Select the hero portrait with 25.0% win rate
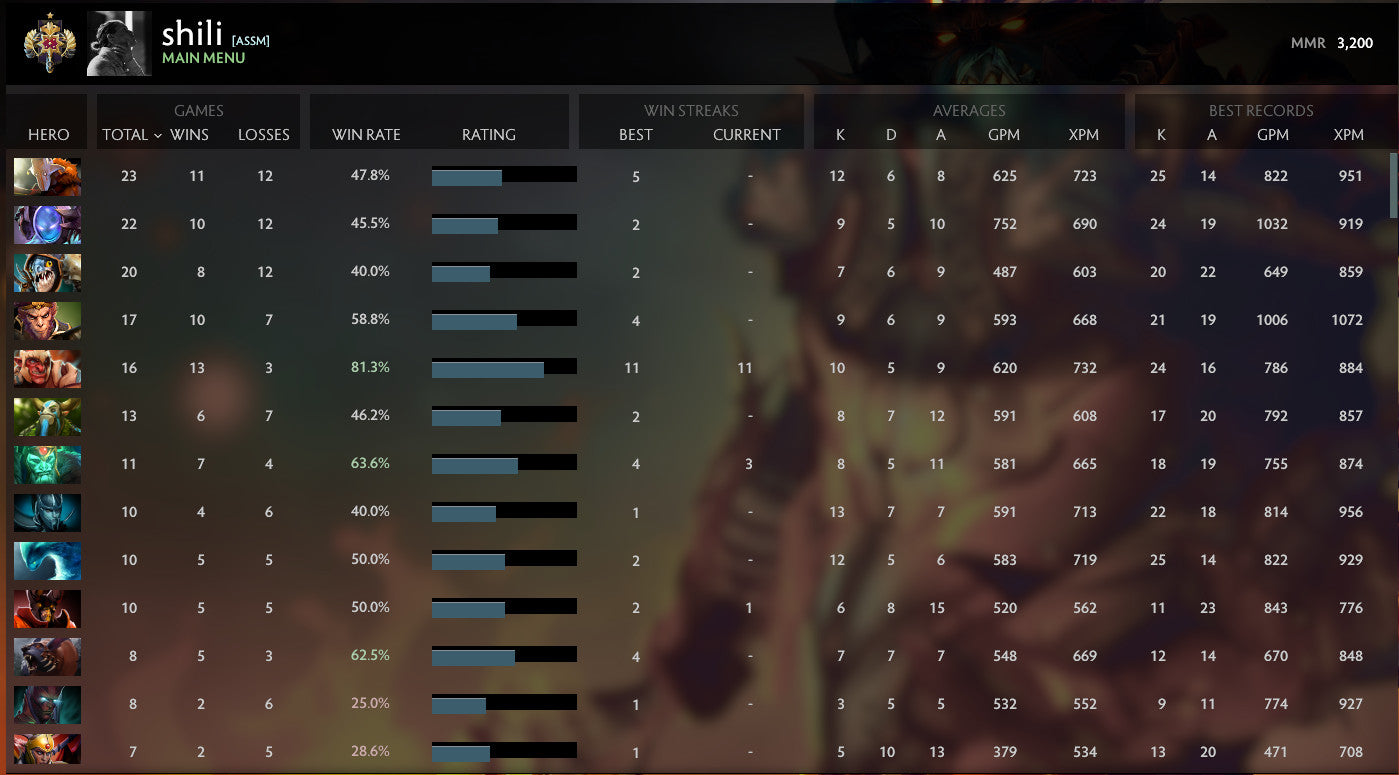The image size is (1399, 775). point(47,704)
